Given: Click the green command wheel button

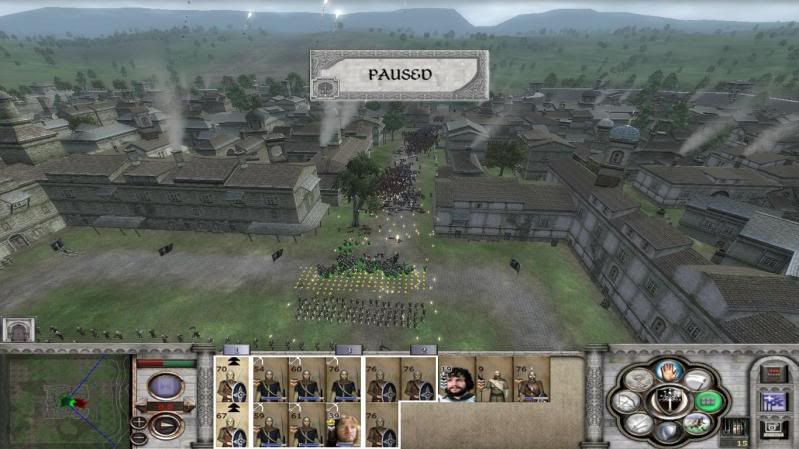Looking at the screenshot, I should (x=706, y=402).
